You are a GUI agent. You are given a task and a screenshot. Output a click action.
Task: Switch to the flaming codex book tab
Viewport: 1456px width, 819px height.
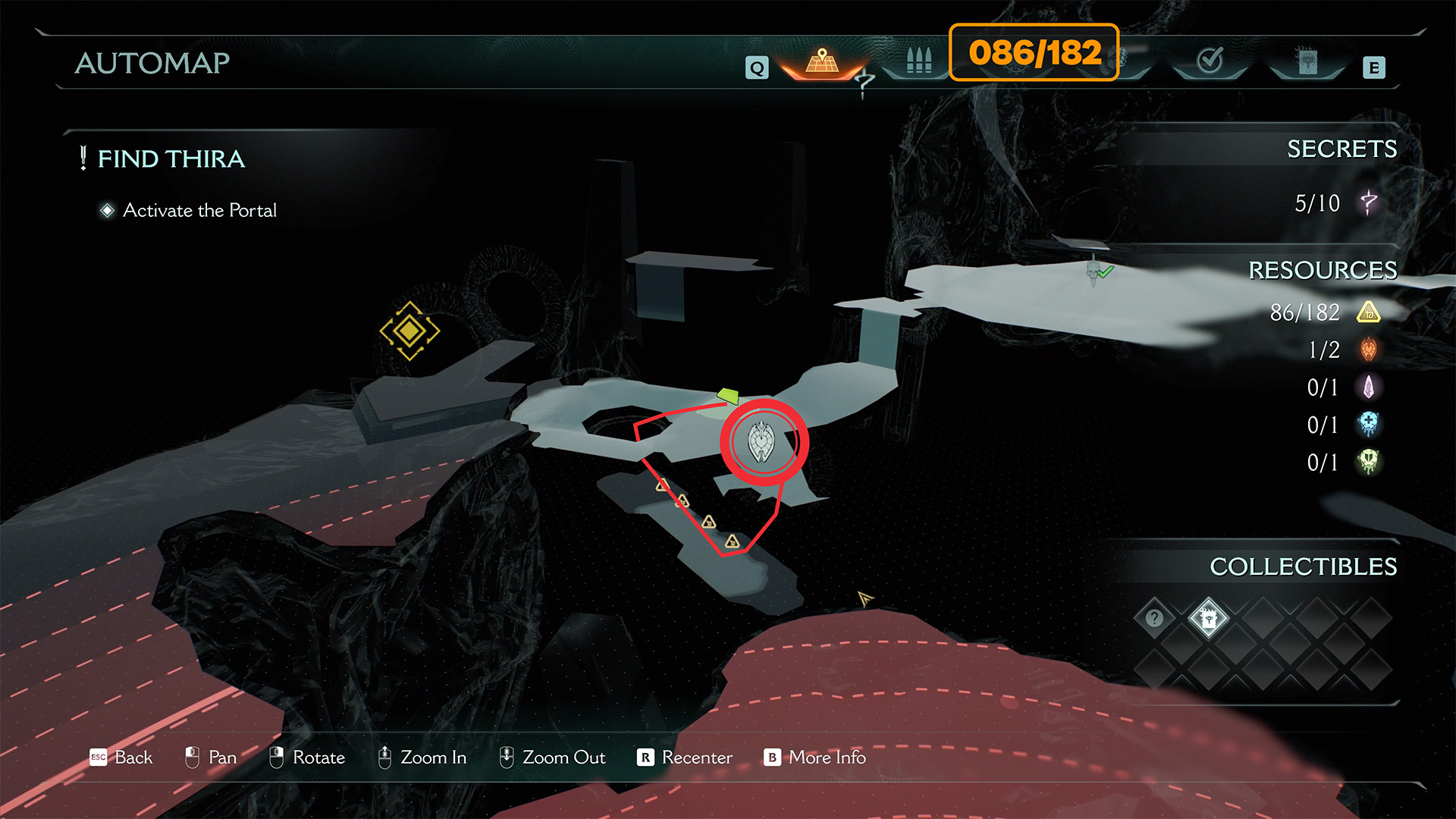[1307, 61]
